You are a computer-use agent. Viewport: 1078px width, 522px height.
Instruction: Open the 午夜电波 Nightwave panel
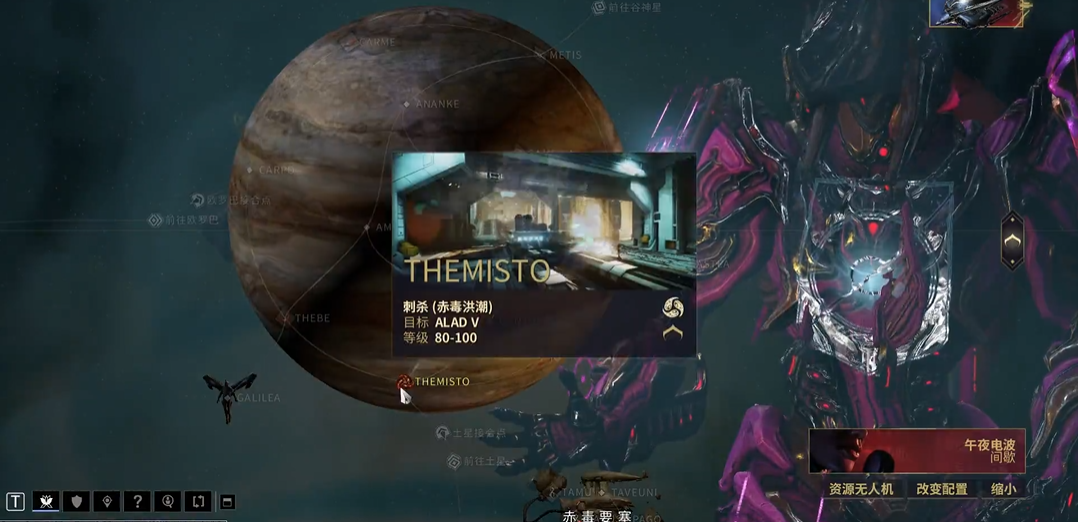pyautogui.click(x=917, y=451)
